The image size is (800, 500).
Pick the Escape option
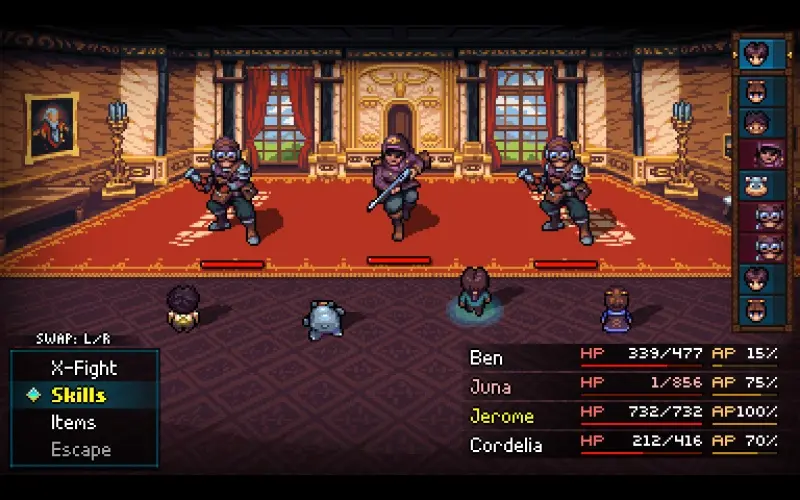coord(81,449)
